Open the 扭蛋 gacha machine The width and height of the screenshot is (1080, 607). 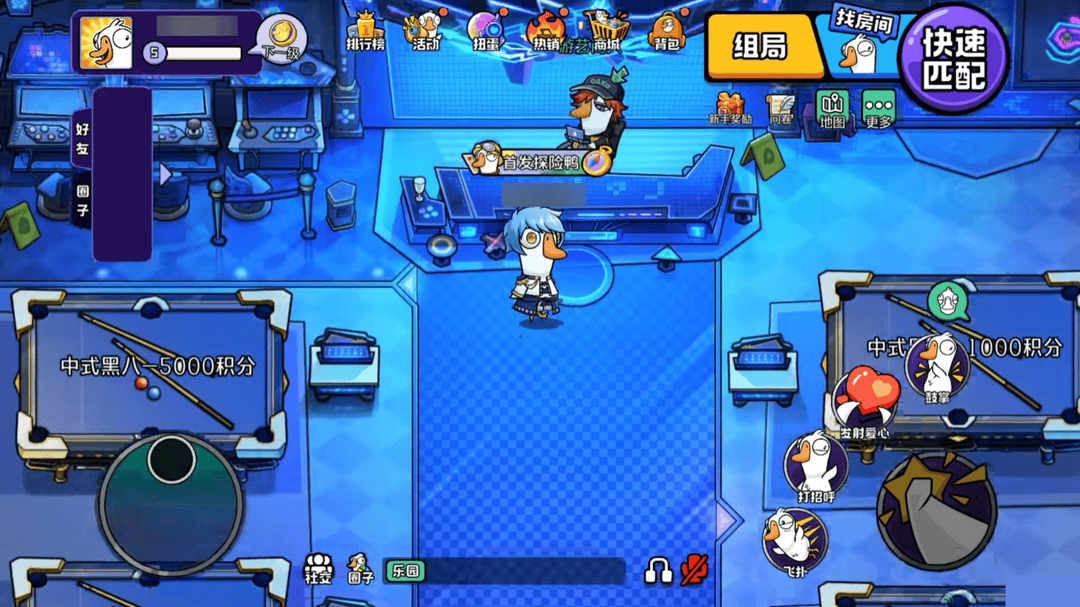(487, 31)
